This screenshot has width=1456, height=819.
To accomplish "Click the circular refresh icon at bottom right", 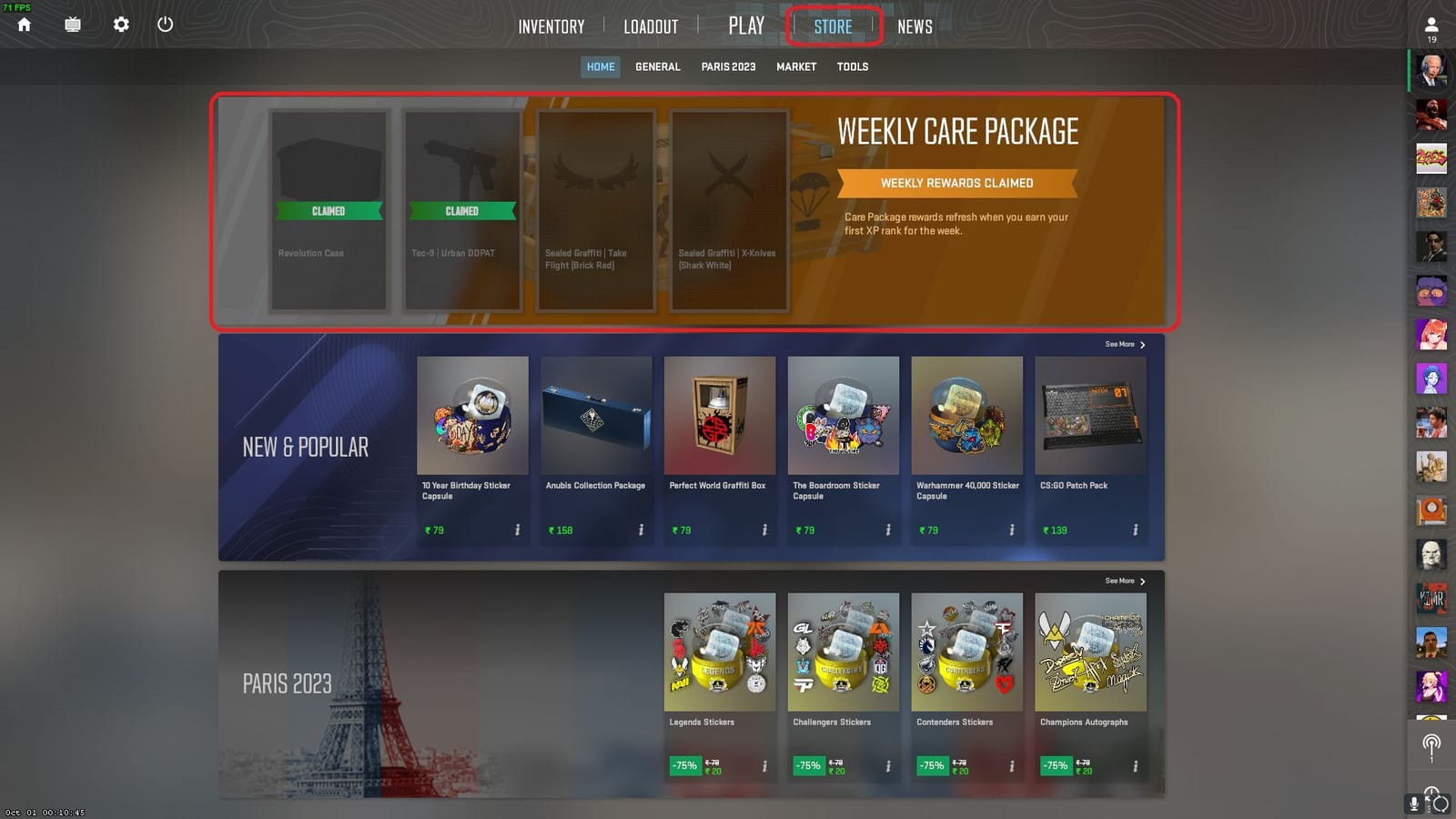I will [x=1442, y=803].
